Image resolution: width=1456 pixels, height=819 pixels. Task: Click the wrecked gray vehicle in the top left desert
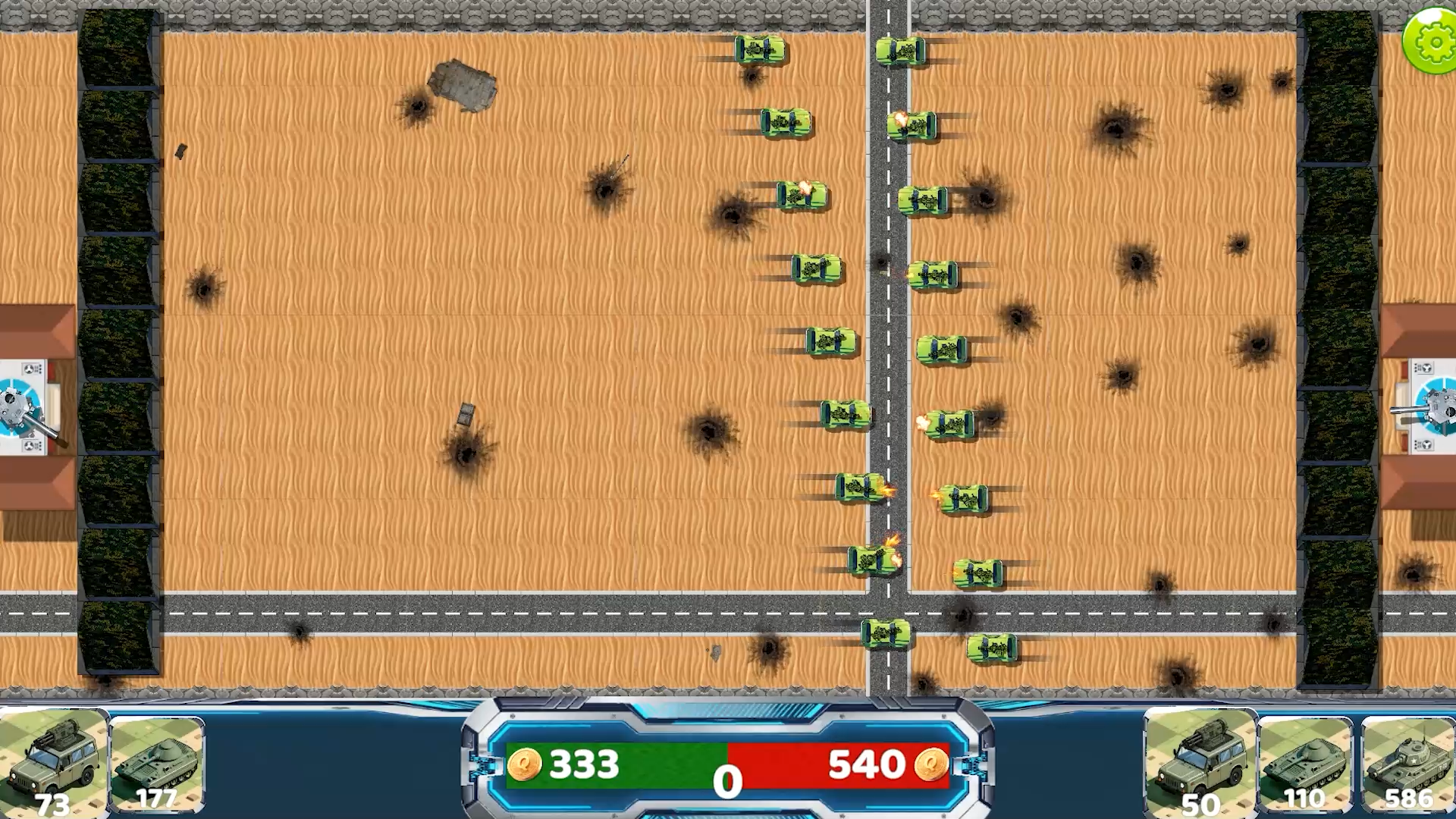[464, 83]
